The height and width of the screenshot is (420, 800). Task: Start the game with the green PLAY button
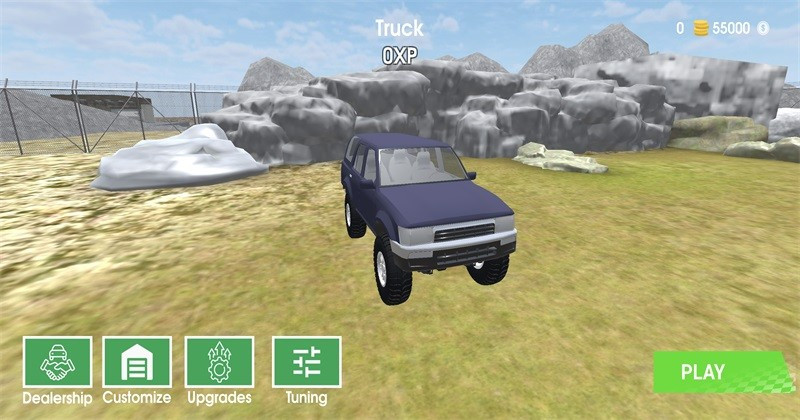tap(703, 372)
